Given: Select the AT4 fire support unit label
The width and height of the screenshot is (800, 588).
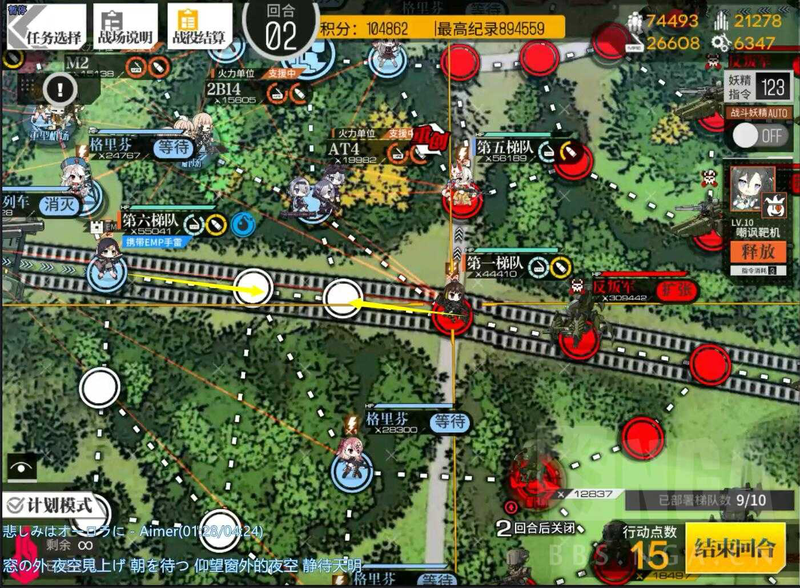Looking at the screenshot, I should pos(345,148).
